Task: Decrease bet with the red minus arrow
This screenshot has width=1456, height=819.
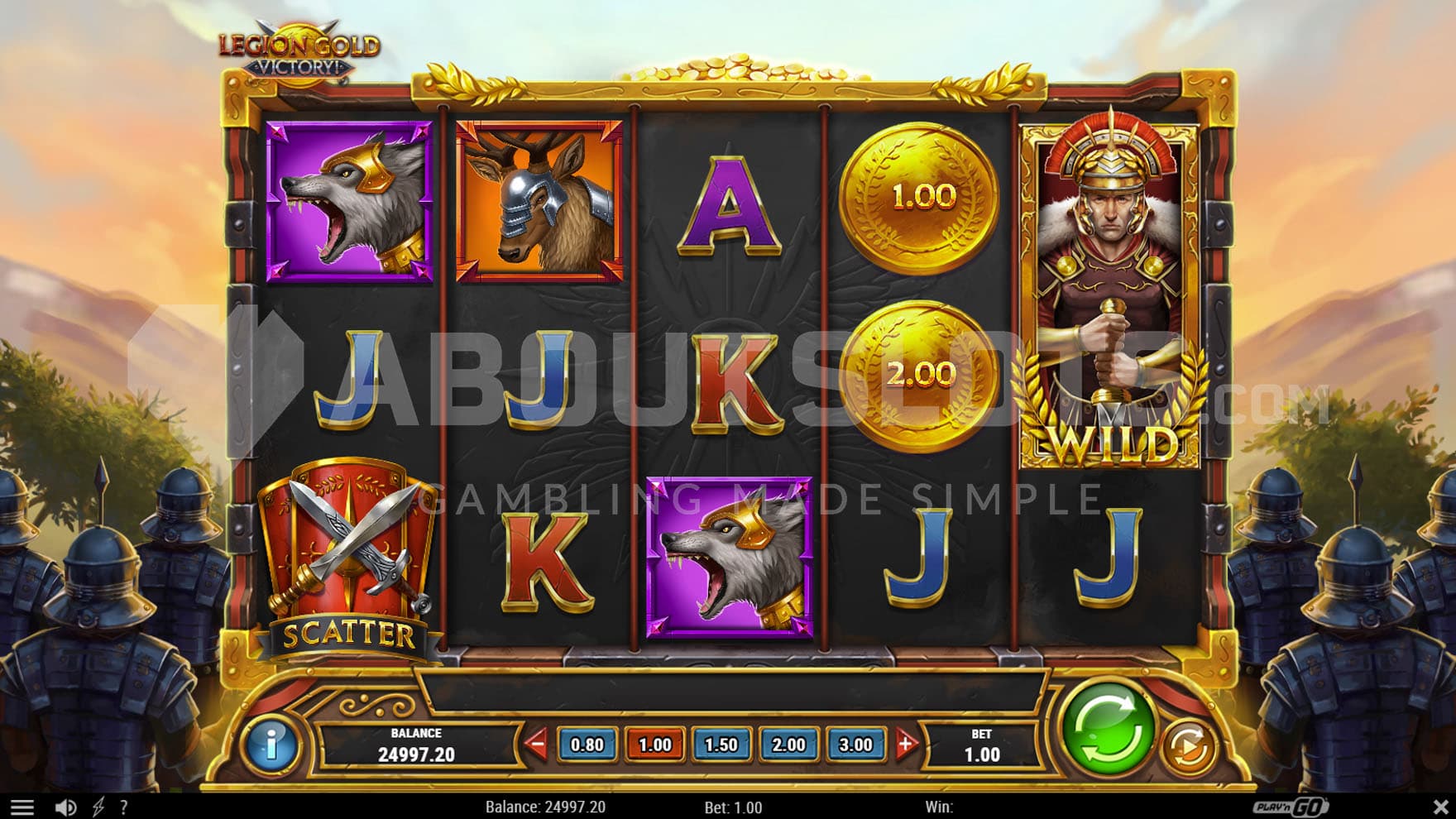Action: click(x=536, y=745)
